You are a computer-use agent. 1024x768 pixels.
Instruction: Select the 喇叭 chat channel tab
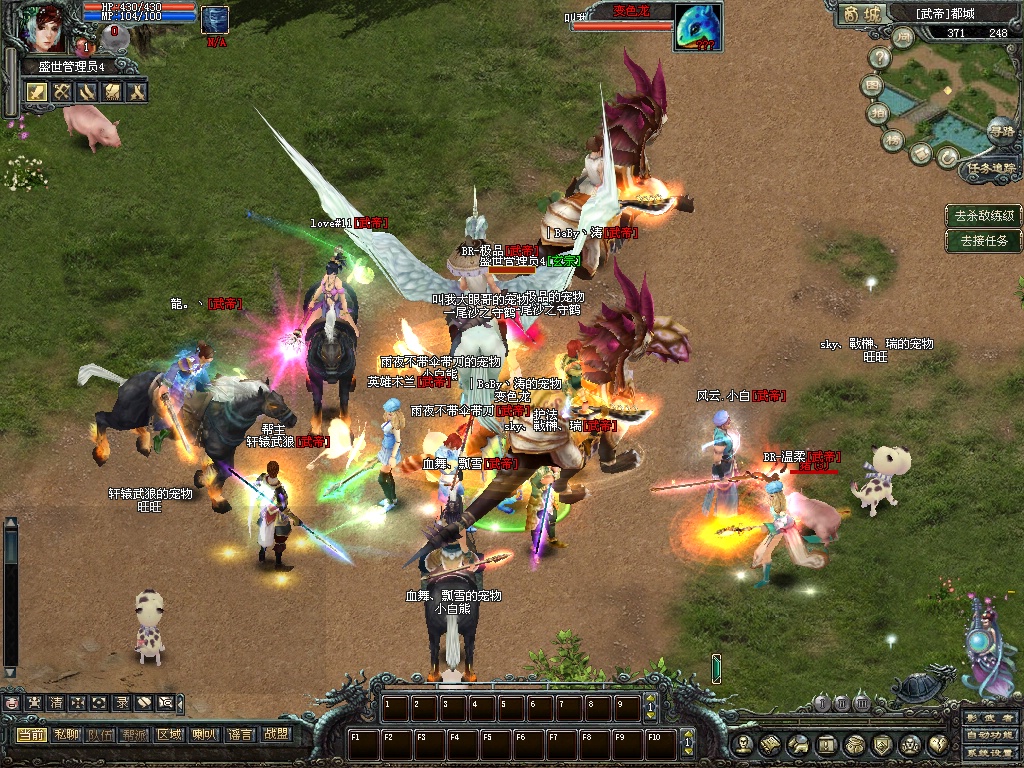pyautogui.click(x=204, y=734)
